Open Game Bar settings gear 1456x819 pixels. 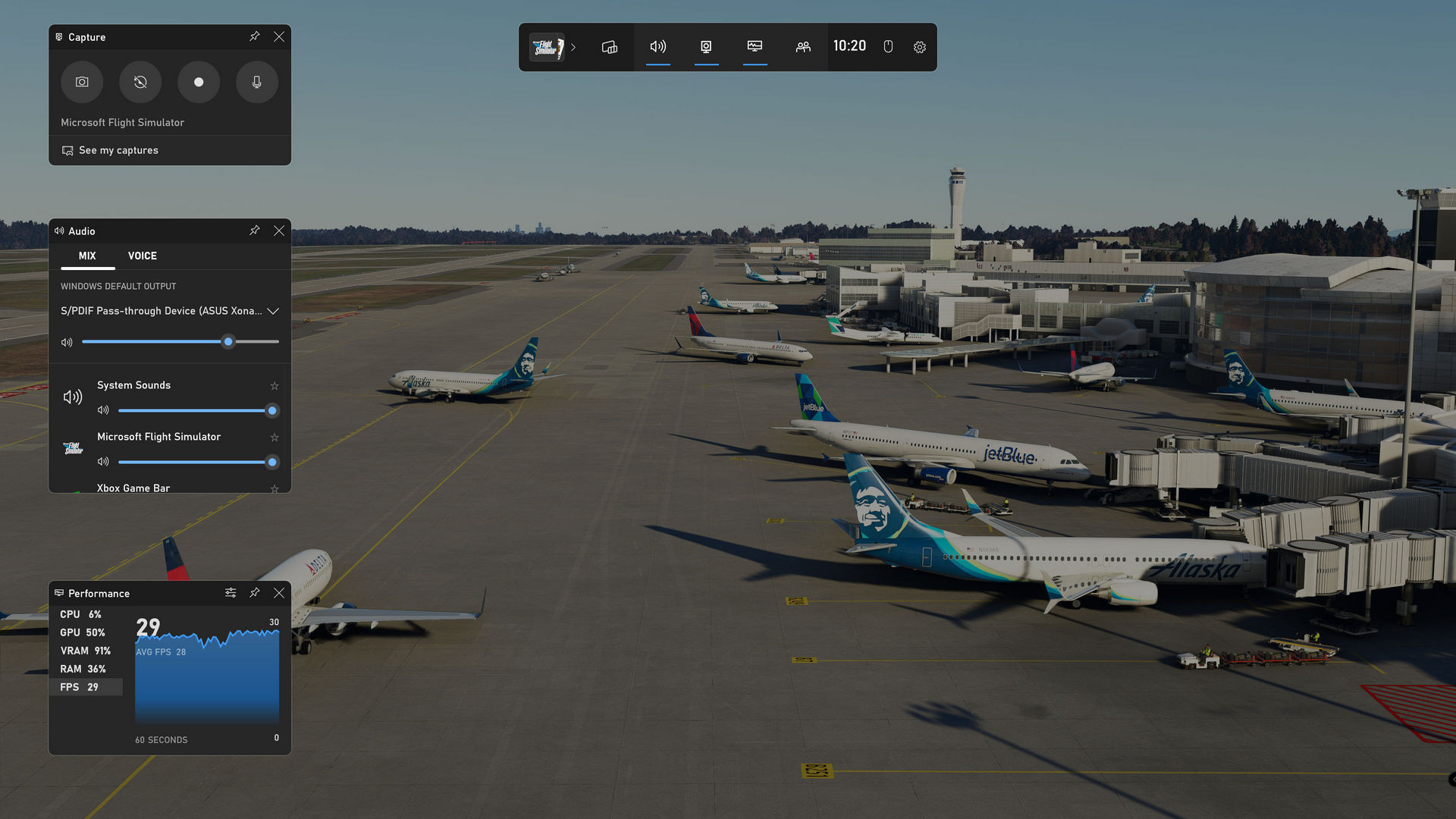(919, 47)
